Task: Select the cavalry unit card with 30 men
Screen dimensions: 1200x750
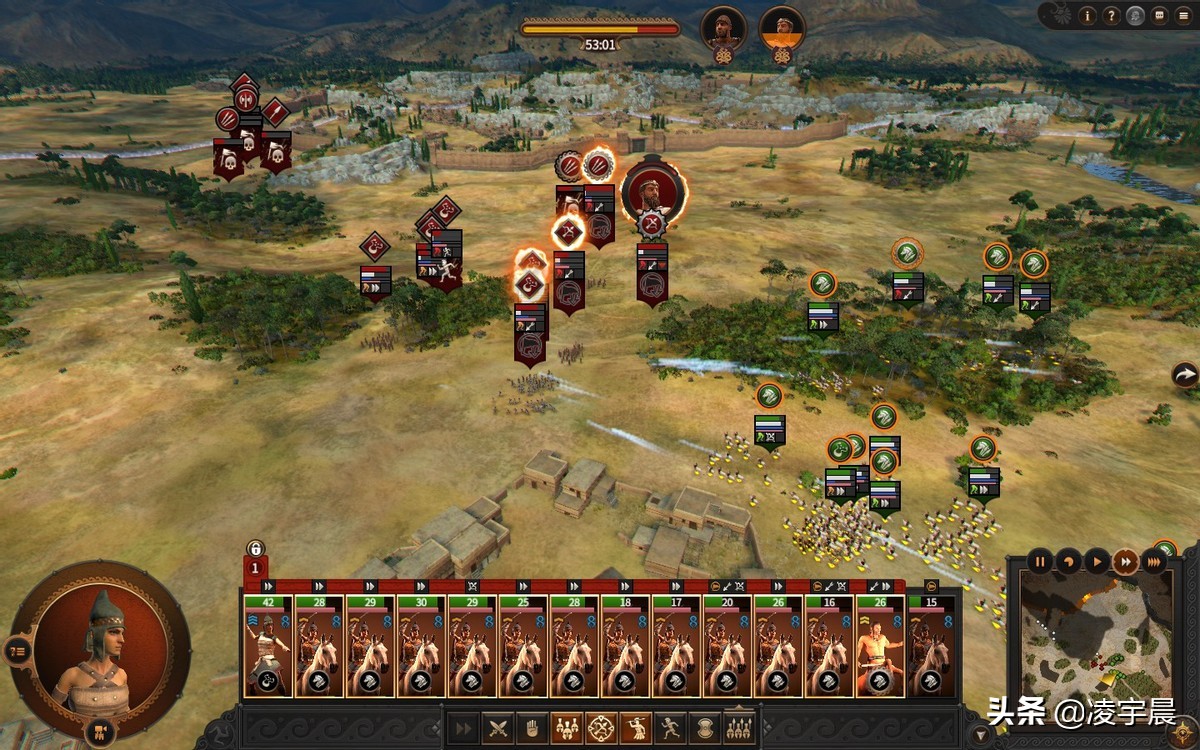Action: coord(421,646)
